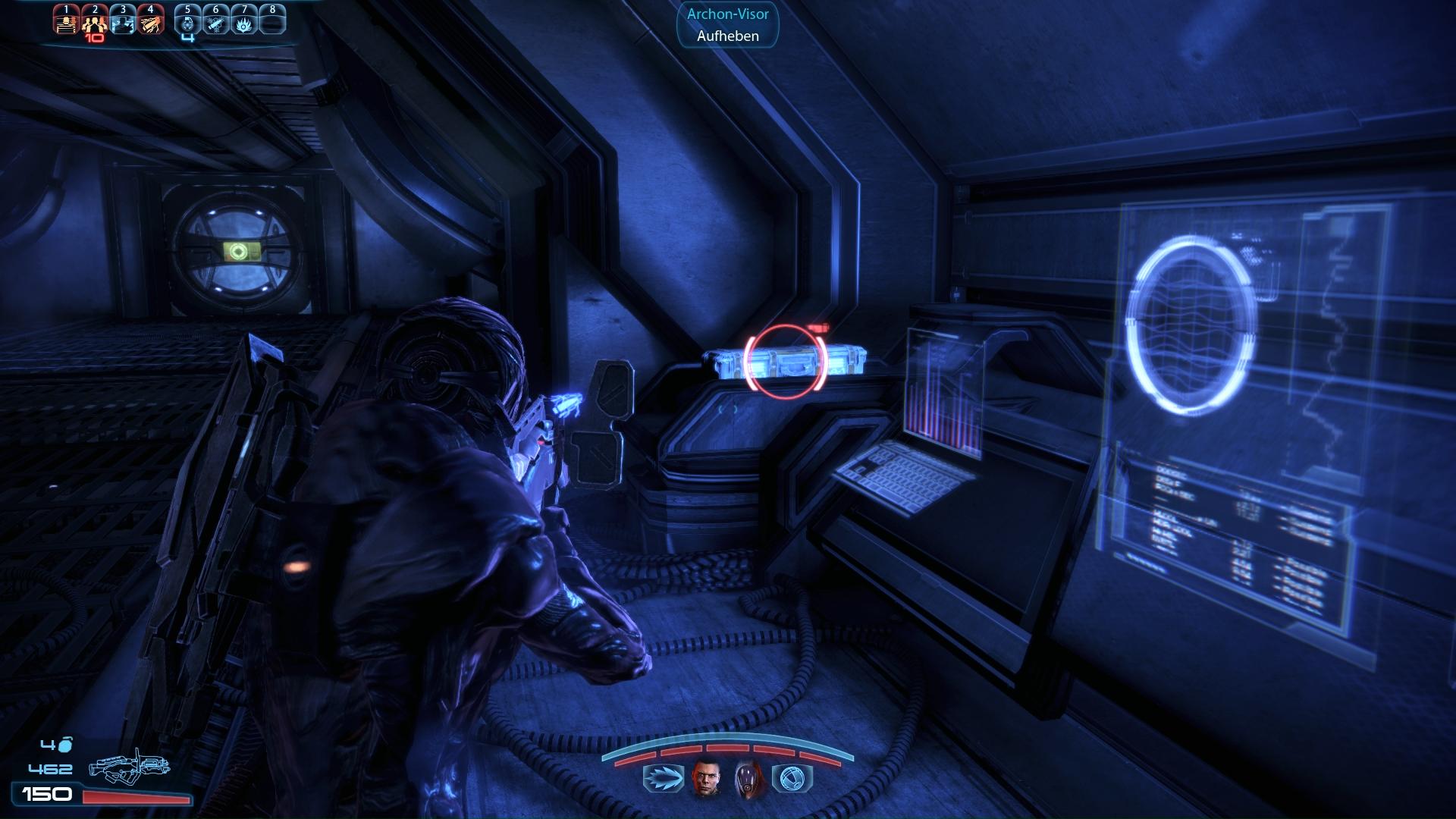1456x819 pixels.
Task: Use the three-soldier squad ability in slot 2
Action: 94,21
